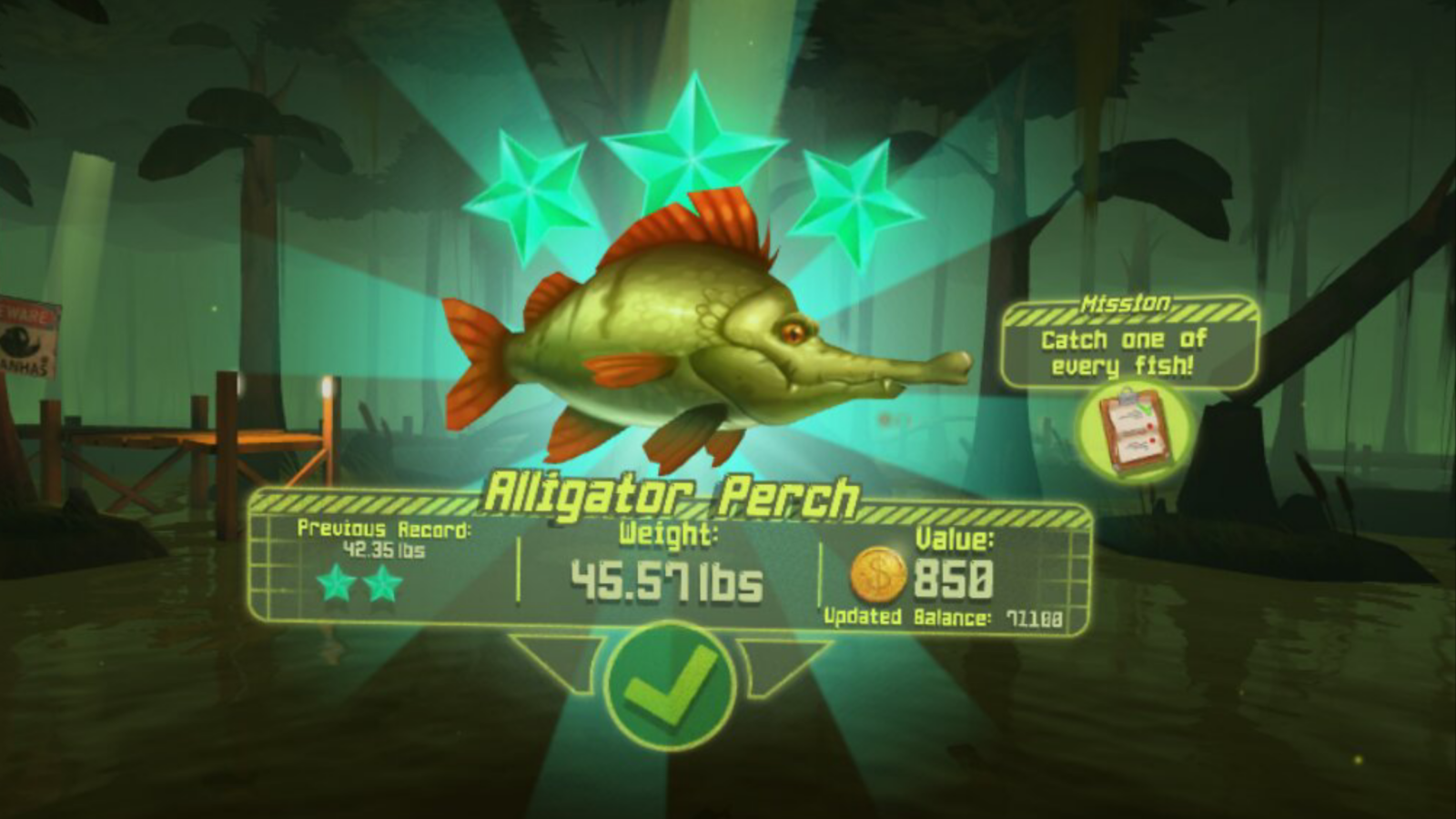This screenshot has height=819, width=1456.
Task: Click the gold dollar coin icon
Action: tap(876, 574)
